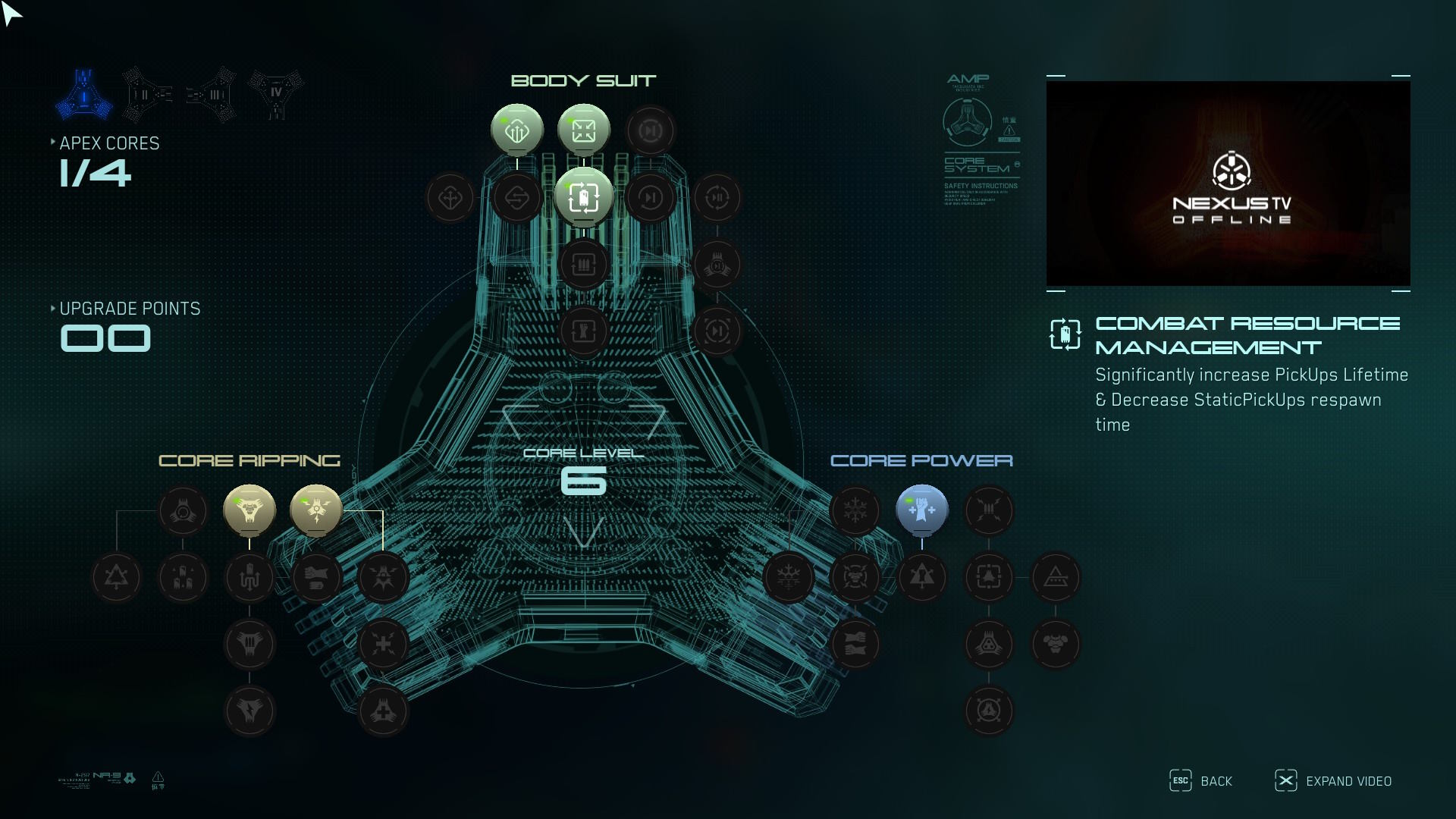Select the highlighted blue Apex Core I
This screenshot has height=819, width=1456.
click(x=84, y=95)
